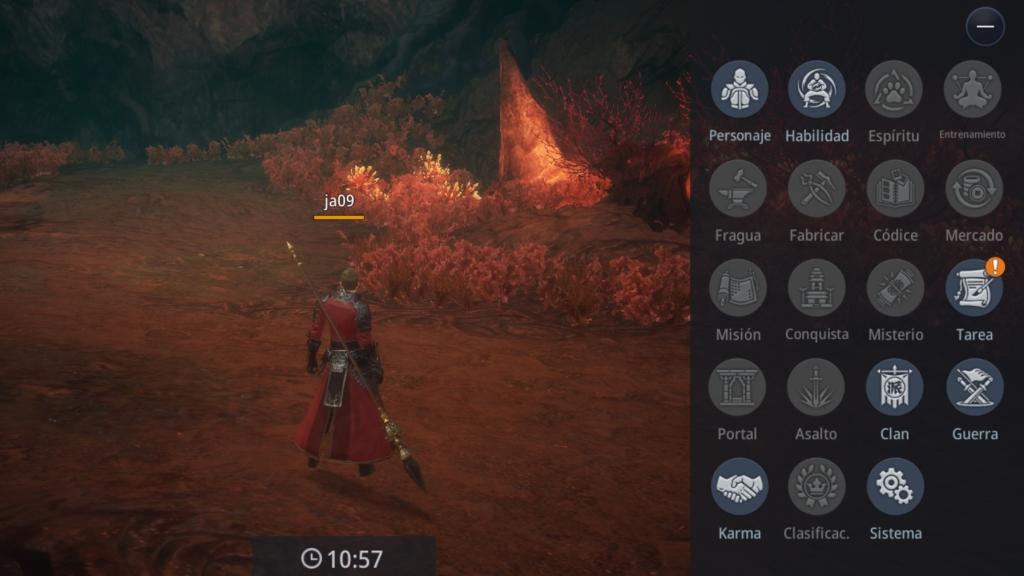
Task: Open the Sistema settings gear
Action: click(x=895, y=486)
